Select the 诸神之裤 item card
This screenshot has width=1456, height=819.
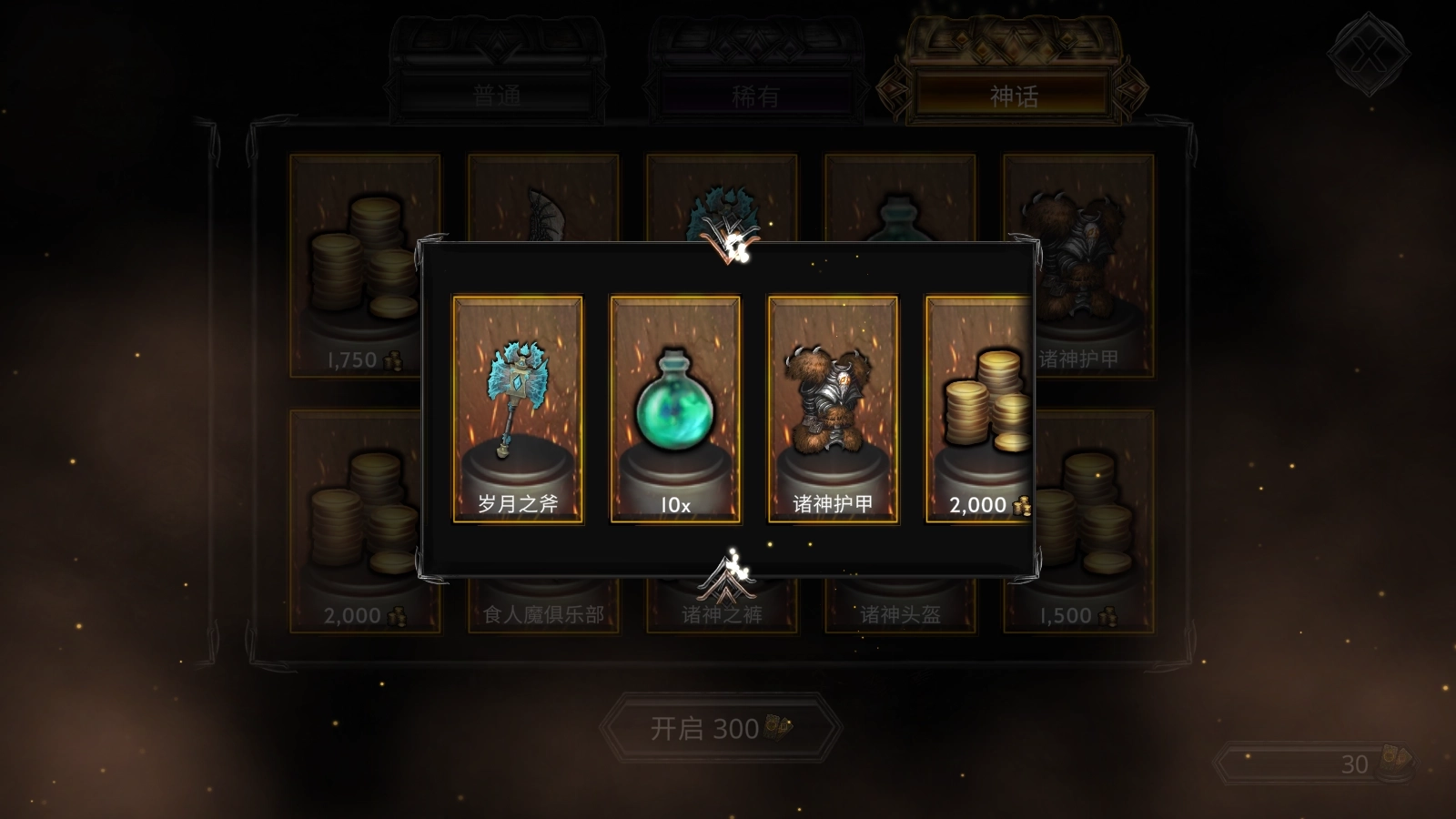click(x=722, y=608)
